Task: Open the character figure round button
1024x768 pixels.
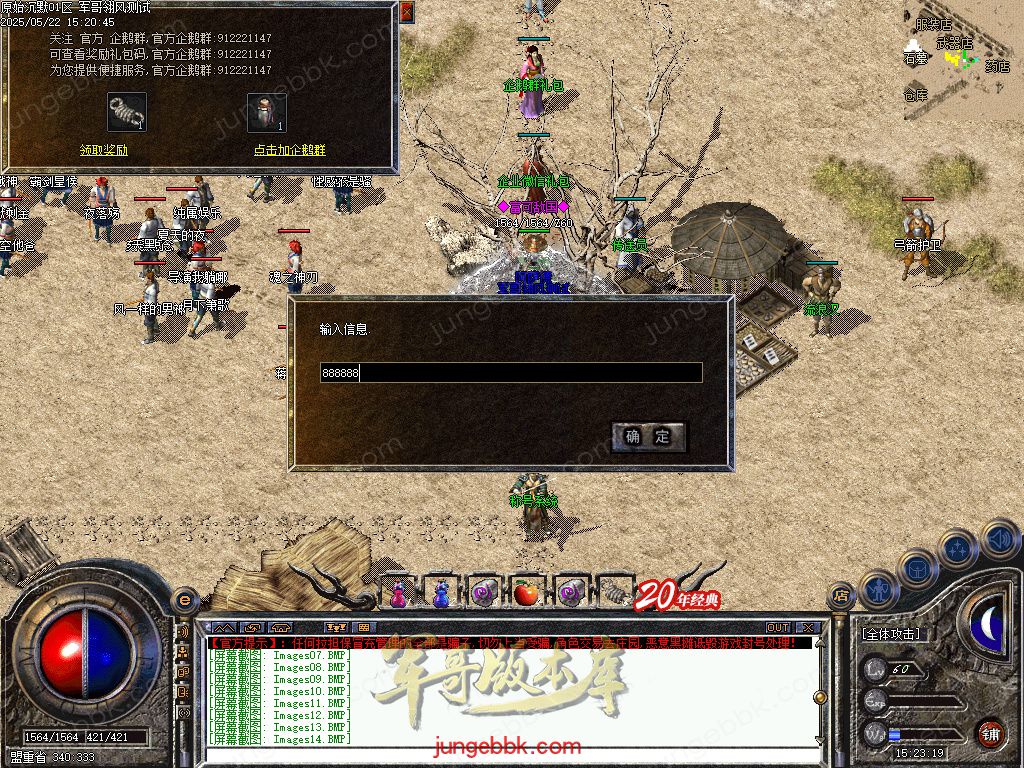Action: click(877, 590)
